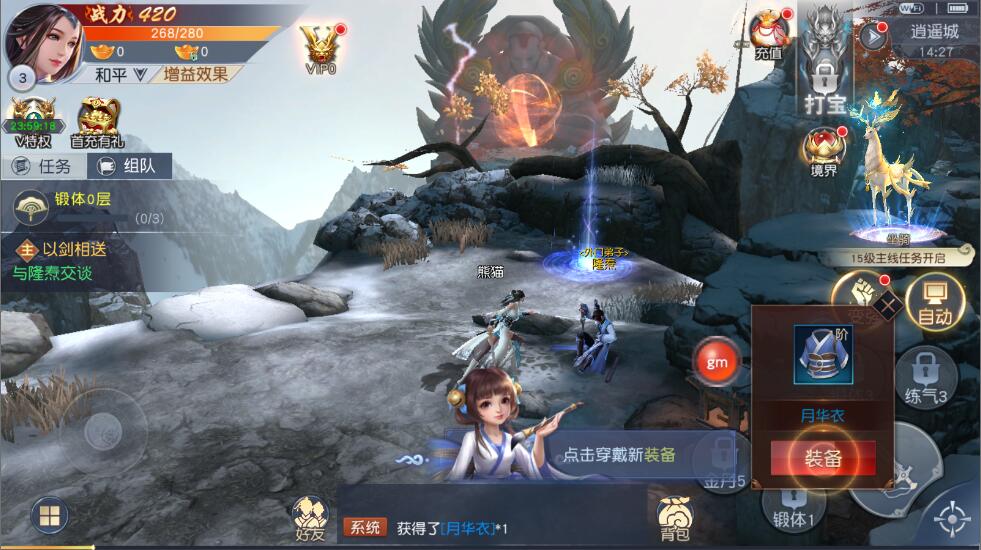Open the 境界 realm menu
Screen dimensions: 981x550
823,152
